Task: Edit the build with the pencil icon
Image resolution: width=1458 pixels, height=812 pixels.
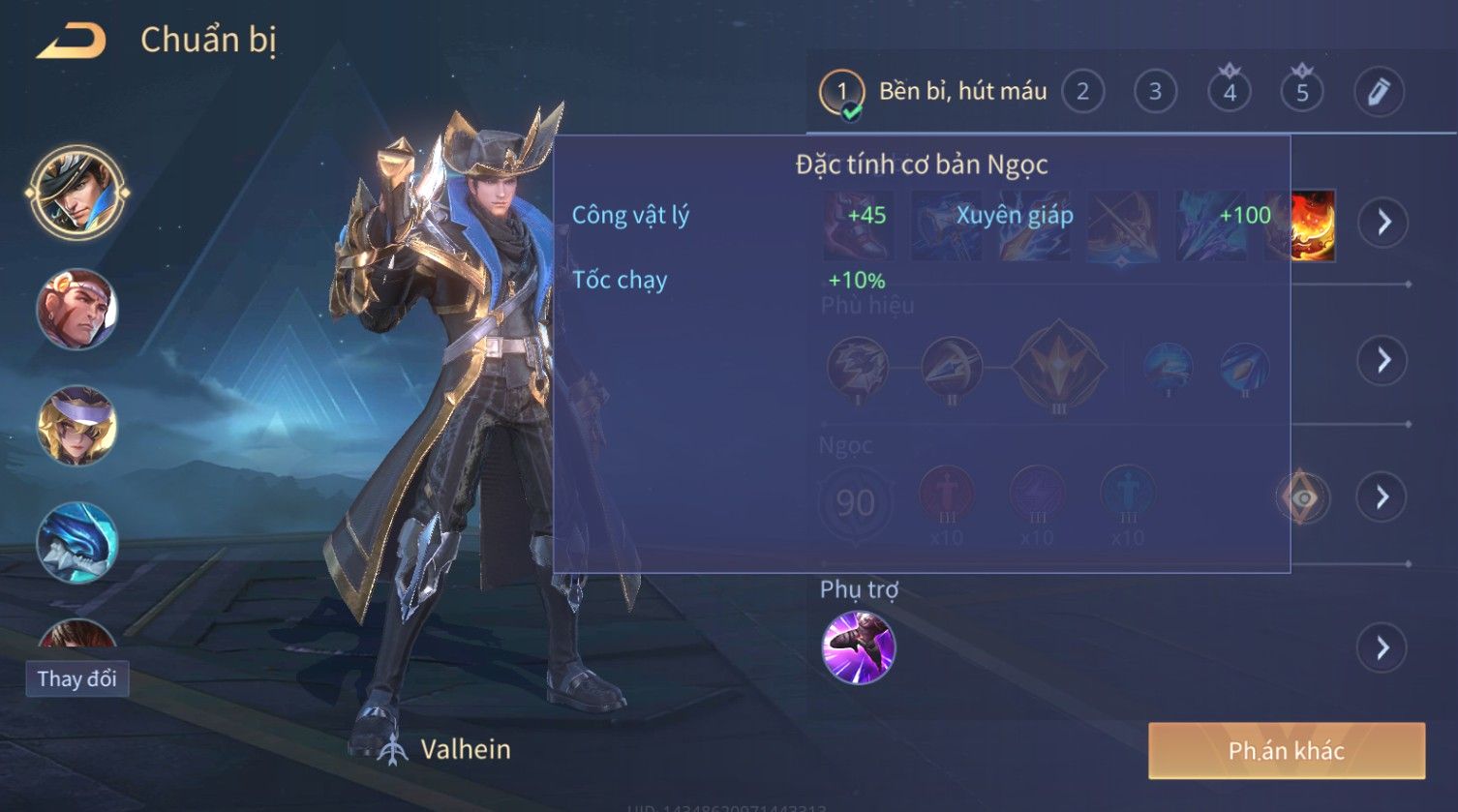Action: (x=1378, y=92)
